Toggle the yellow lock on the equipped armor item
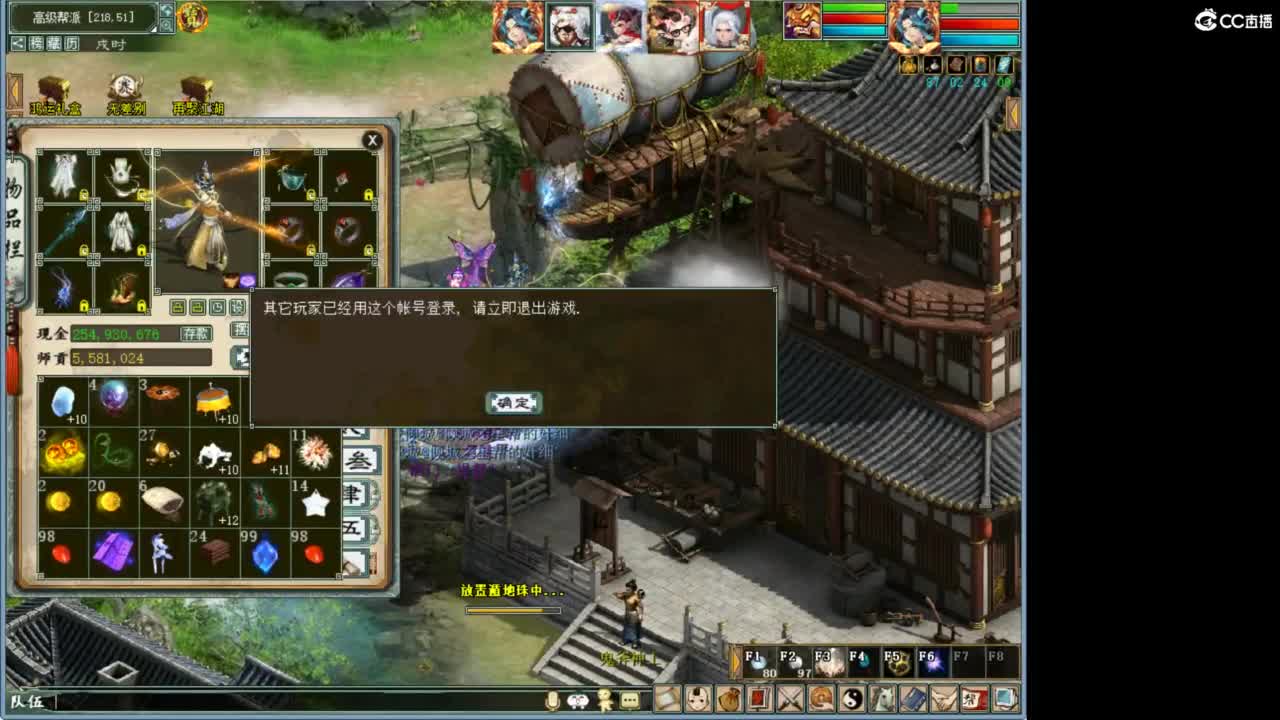The image size is (1280, 720). click(x=141, y=248)
